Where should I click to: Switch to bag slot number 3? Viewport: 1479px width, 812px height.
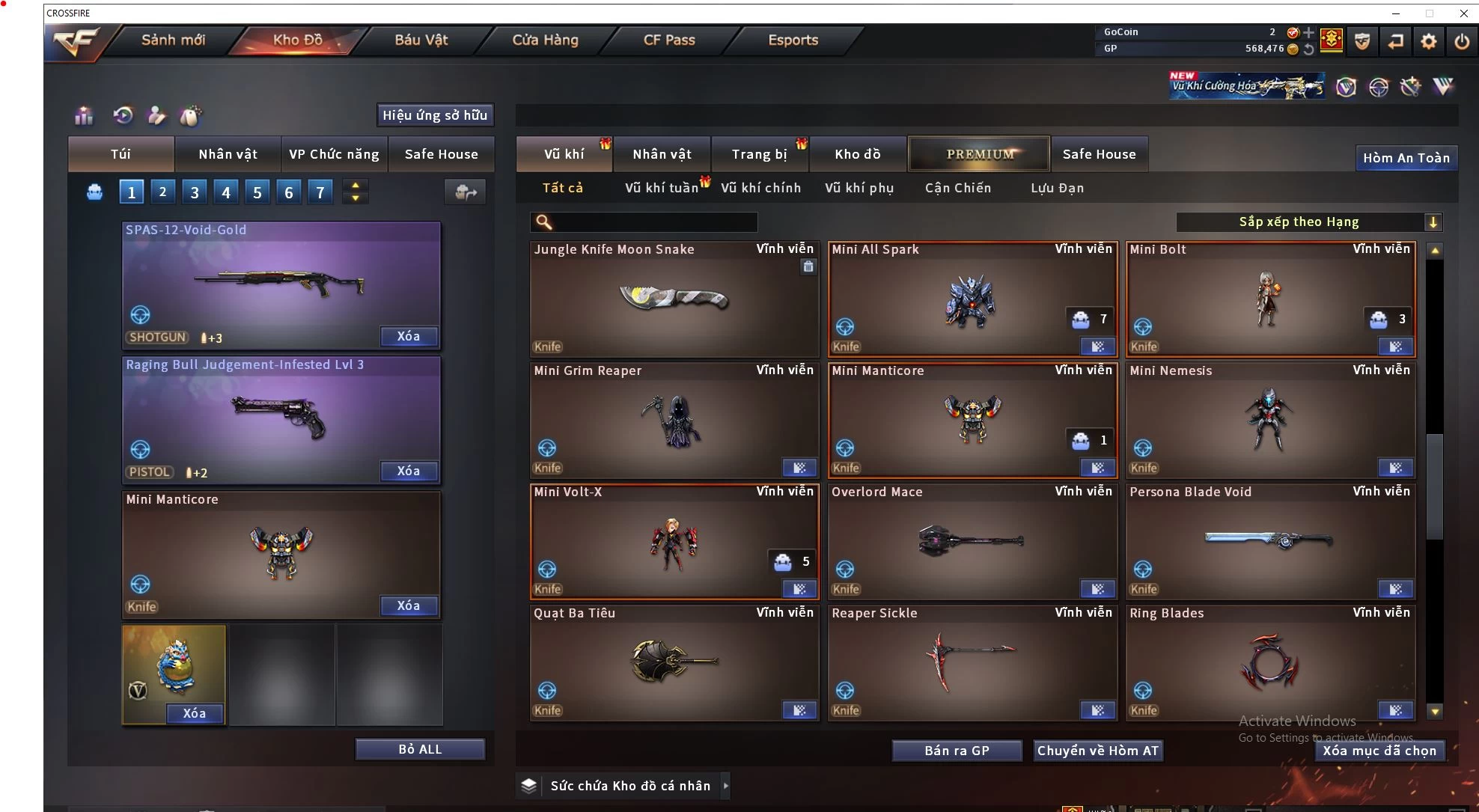click(195, 192)
